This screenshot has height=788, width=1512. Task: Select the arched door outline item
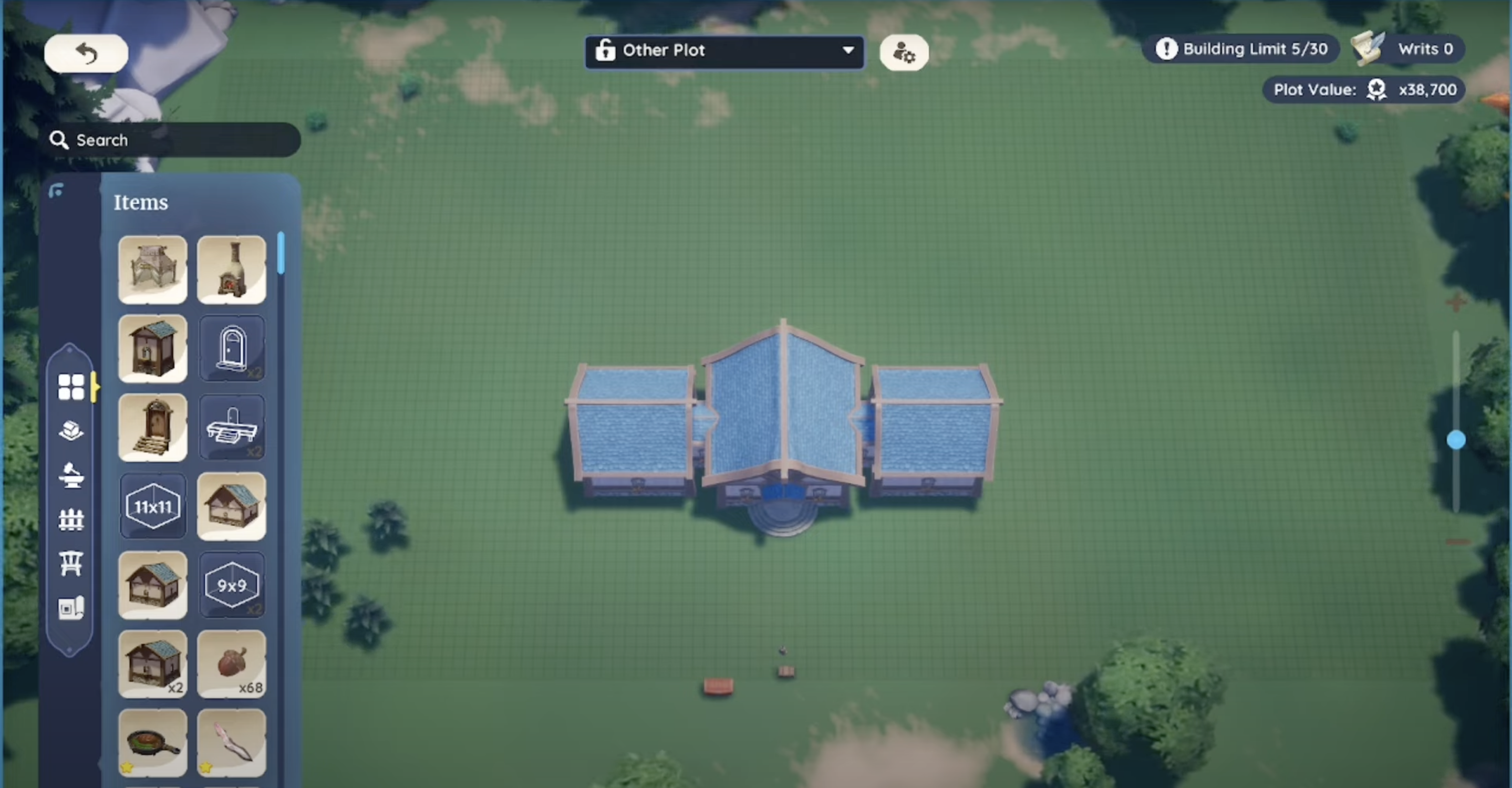click(231, 348)
